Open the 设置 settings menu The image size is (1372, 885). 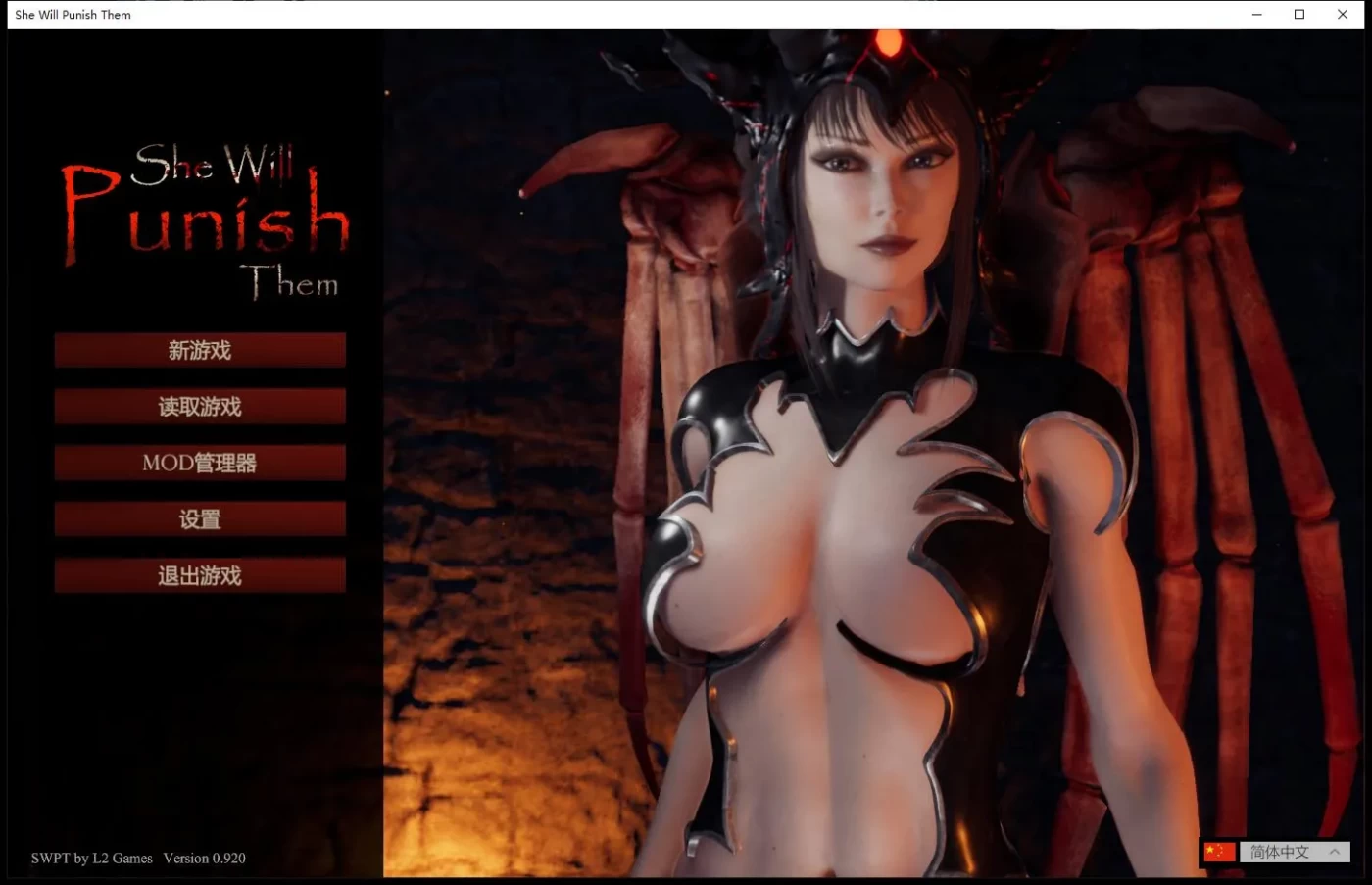[x=199, y=518]
